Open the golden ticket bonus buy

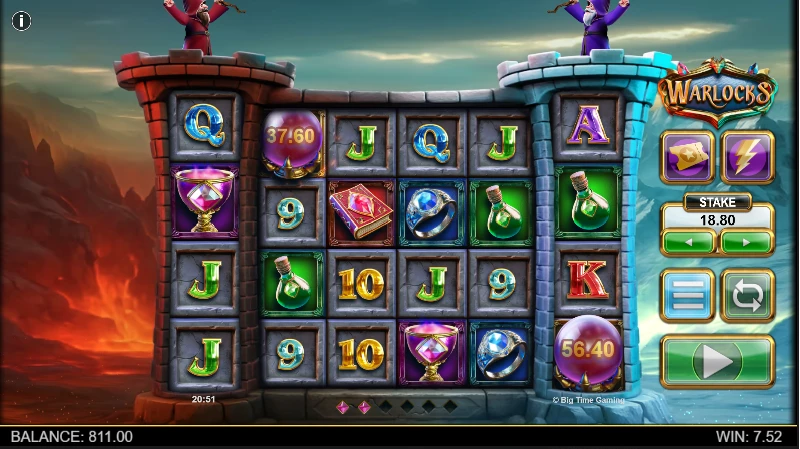coord(687,157)
